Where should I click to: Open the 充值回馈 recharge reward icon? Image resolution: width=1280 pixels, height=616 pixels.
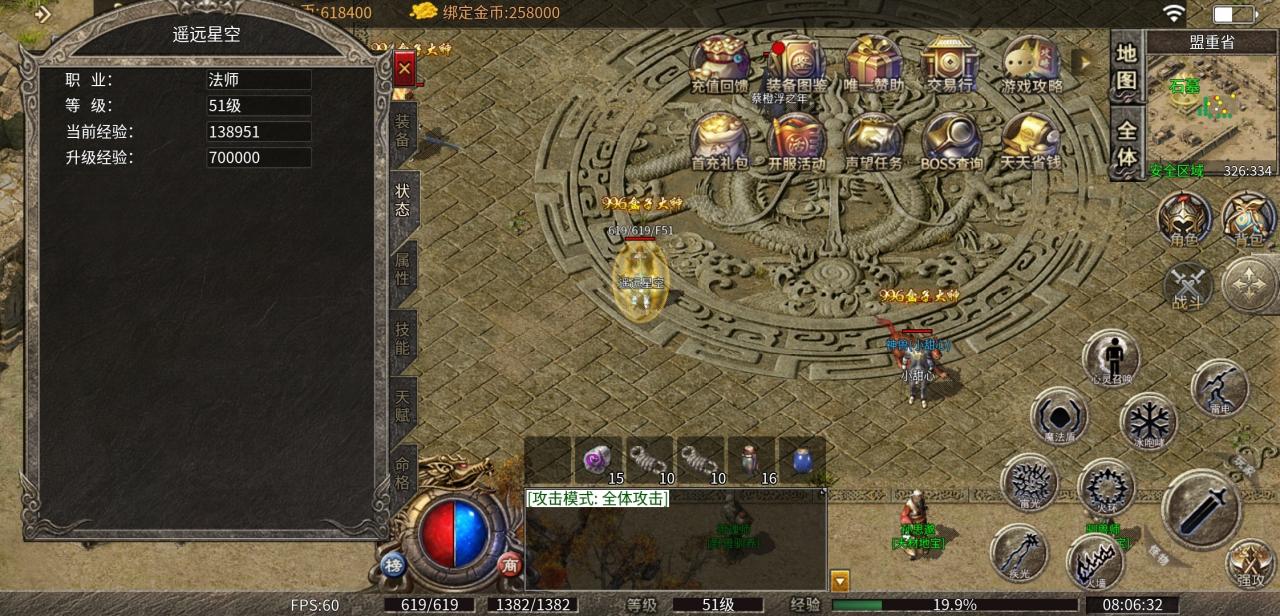coord(720,63)
